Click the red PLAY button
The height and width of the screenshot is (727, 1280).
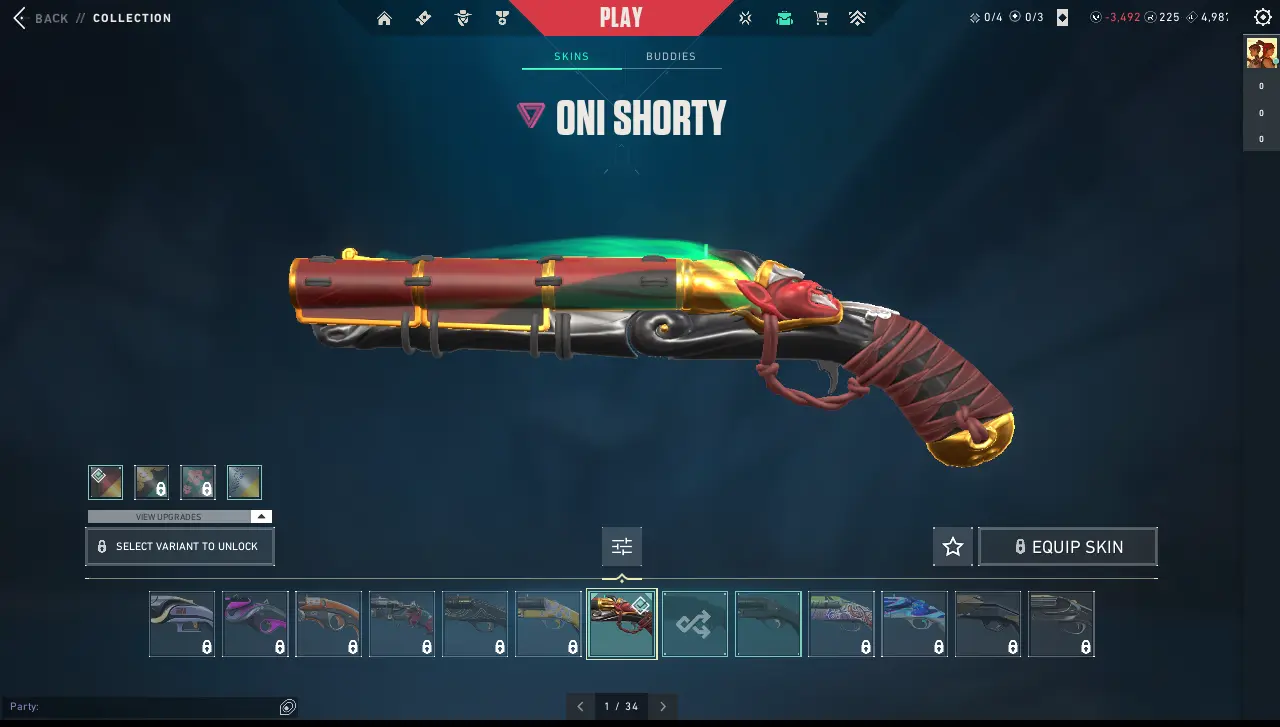point(620,18)
